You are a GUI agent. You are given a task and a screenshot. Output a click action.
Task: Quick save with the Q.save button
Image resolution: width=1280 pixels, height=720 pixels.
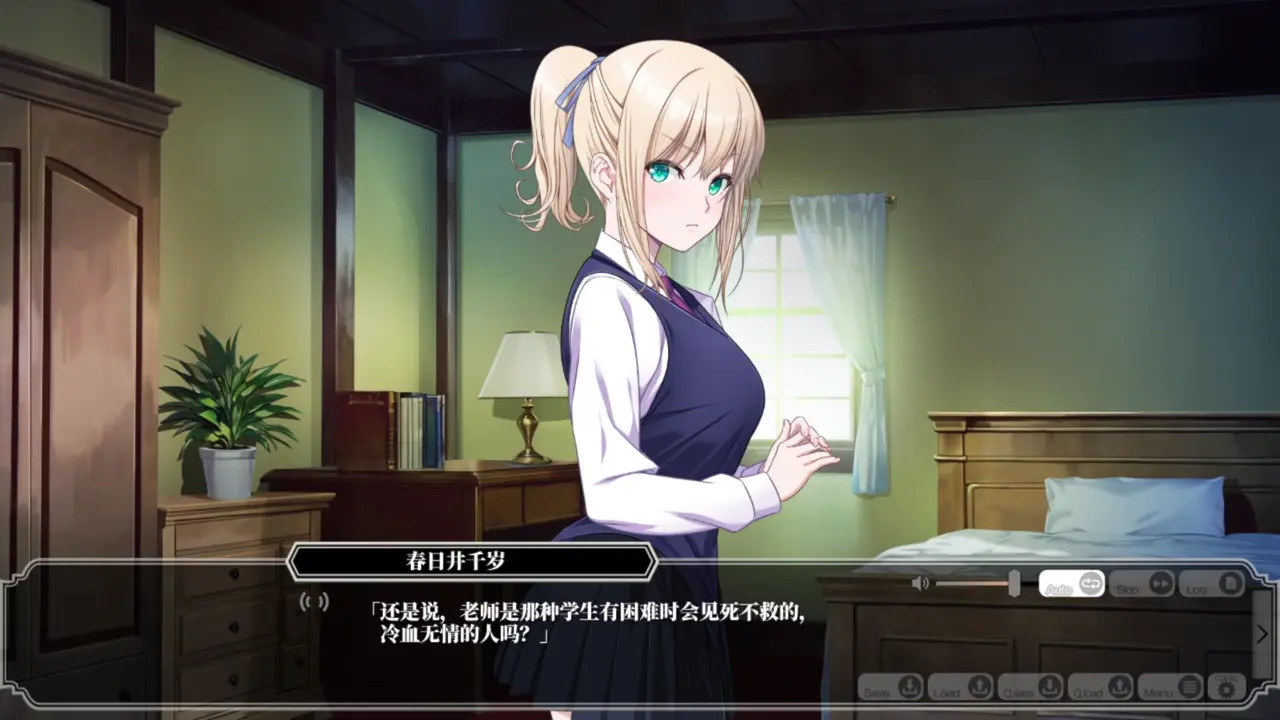coord(1031,688)
